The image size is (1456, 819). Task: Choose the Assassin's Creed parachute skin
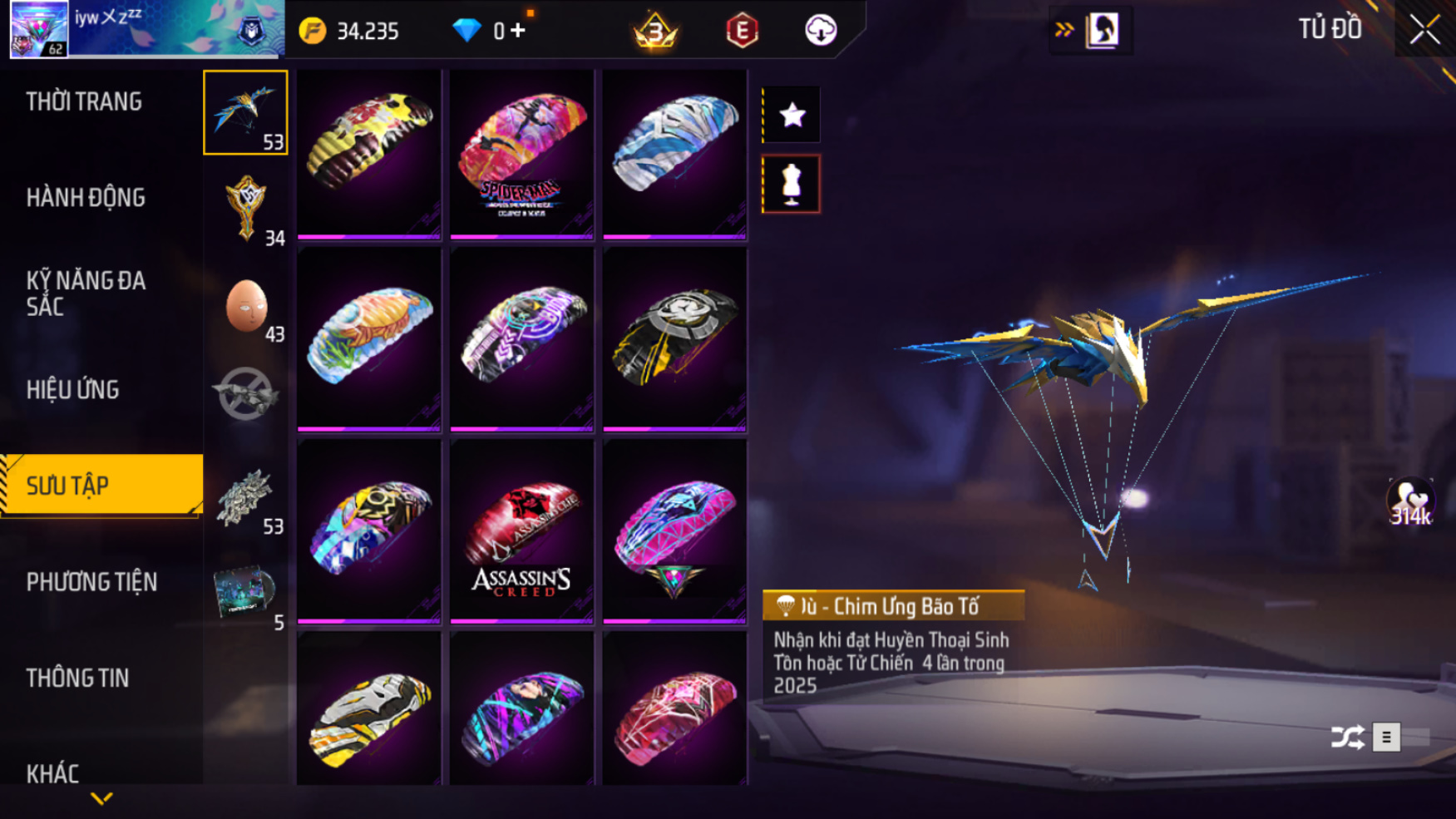coord(521,532)
